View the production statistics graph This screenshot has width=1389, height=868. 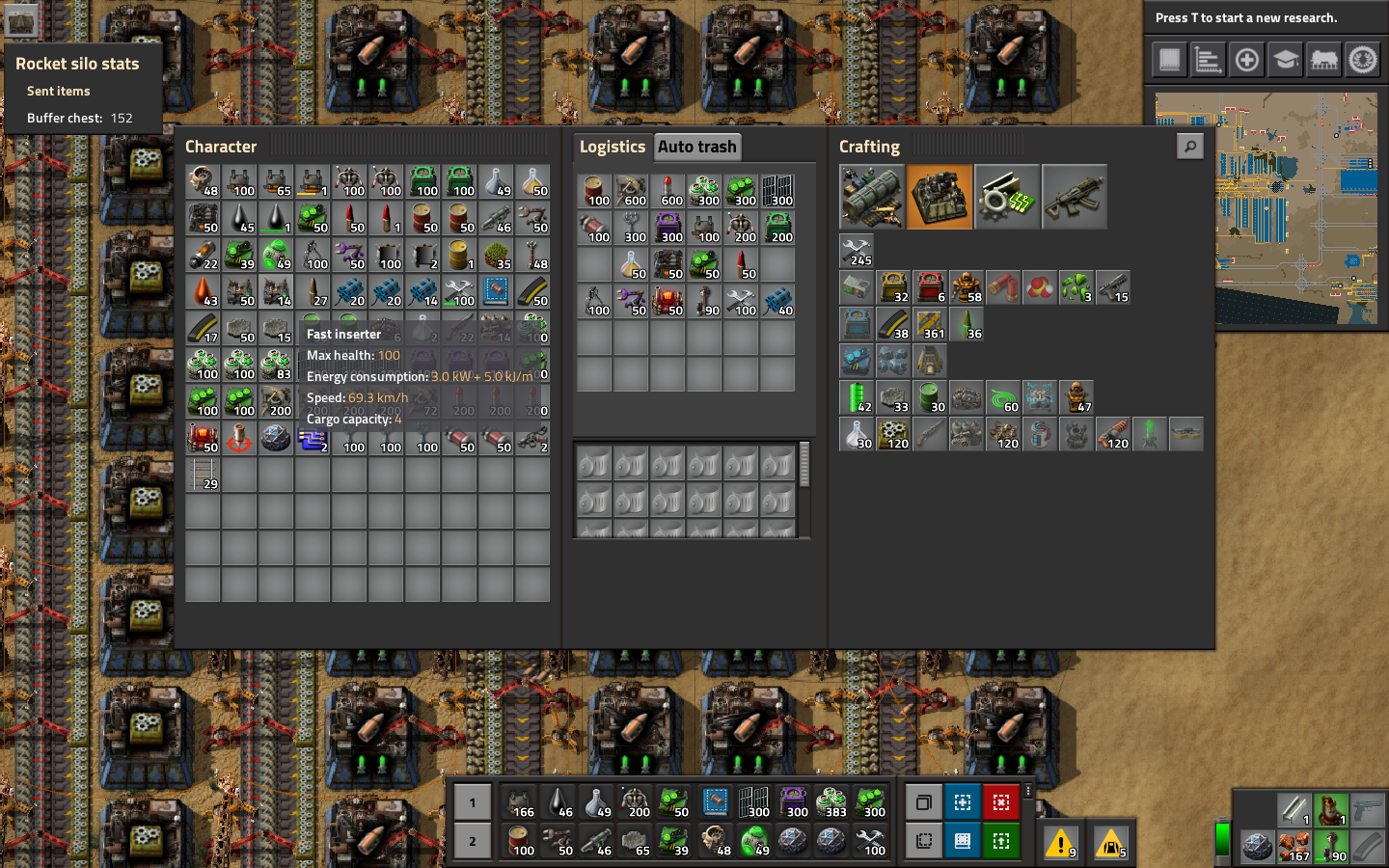(x=1208, y=59)
